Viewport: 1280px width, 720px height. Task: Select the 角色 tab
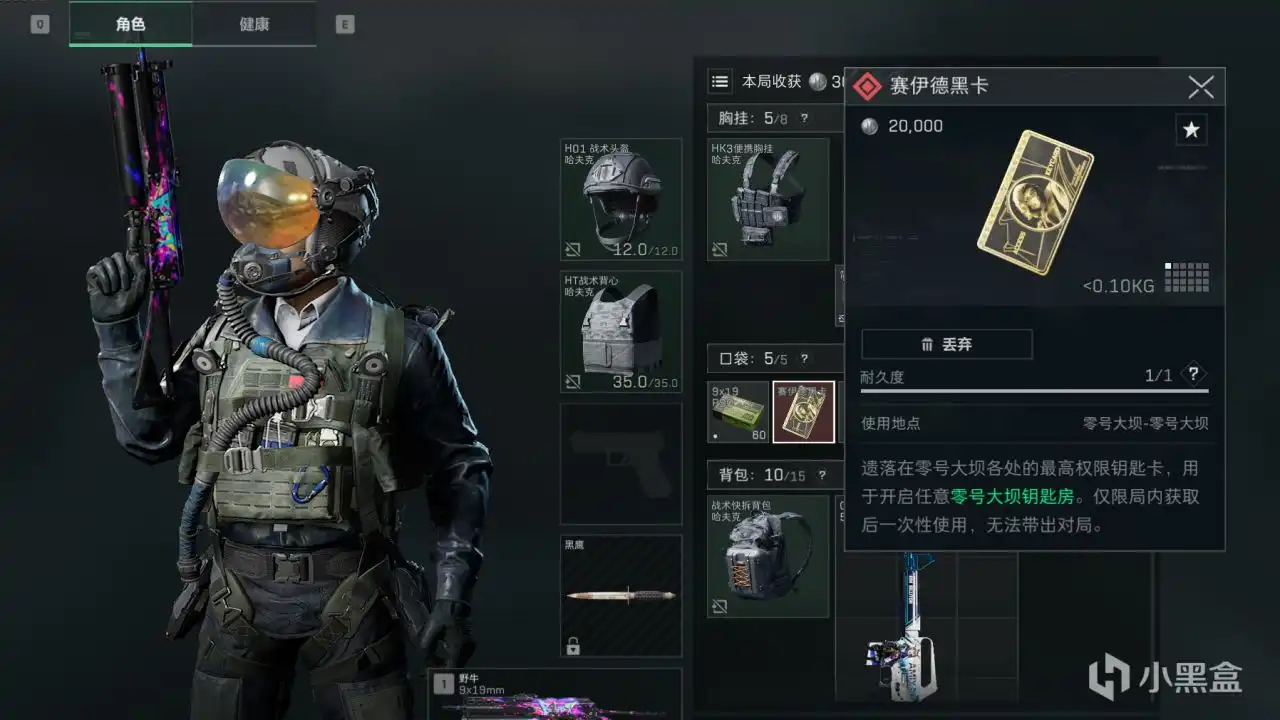click(x=130, y=23)
